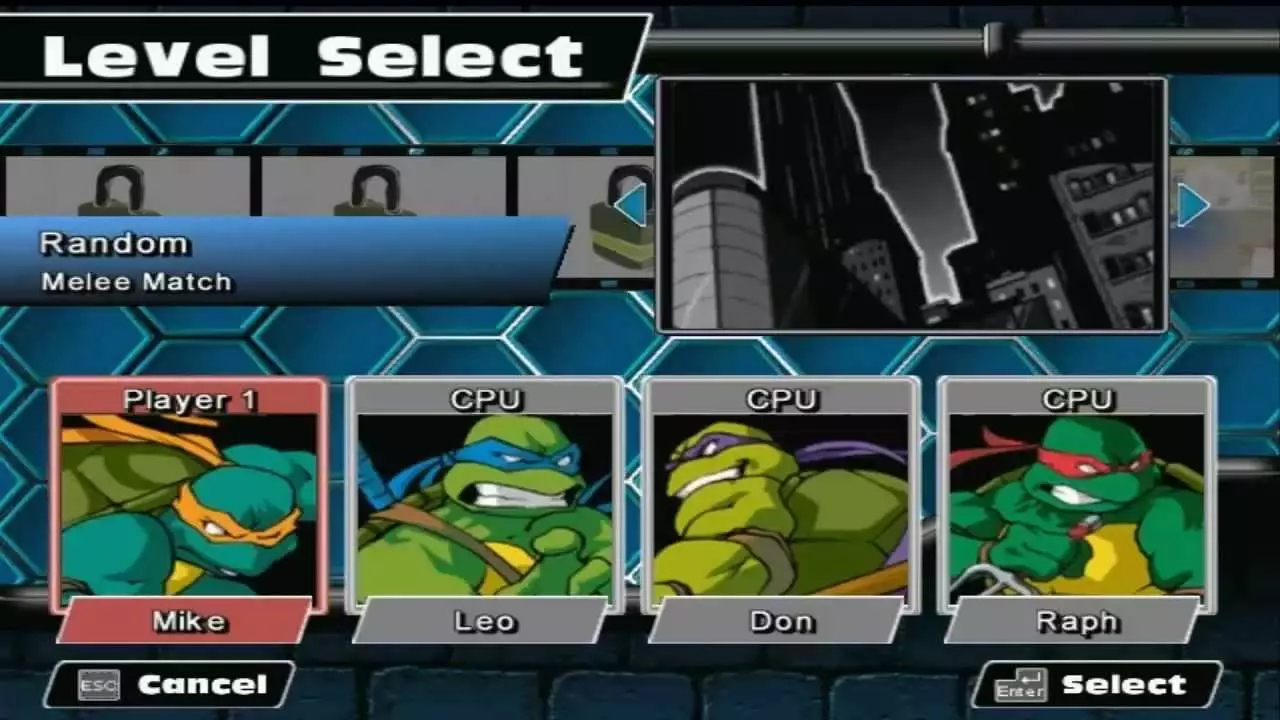Screen dimensions: 1280x720
Task: Click right arrow to view more levels
Action: click(1192, 205)
